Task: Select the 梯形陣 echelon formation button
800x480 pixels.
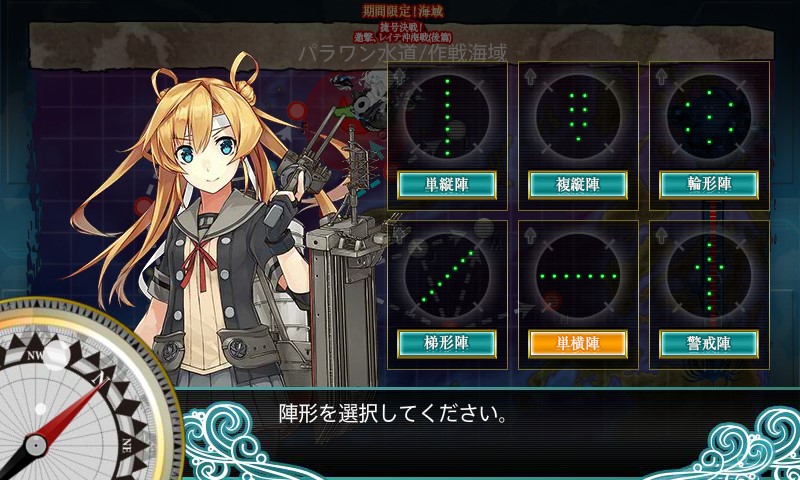Action: [447, 343]
